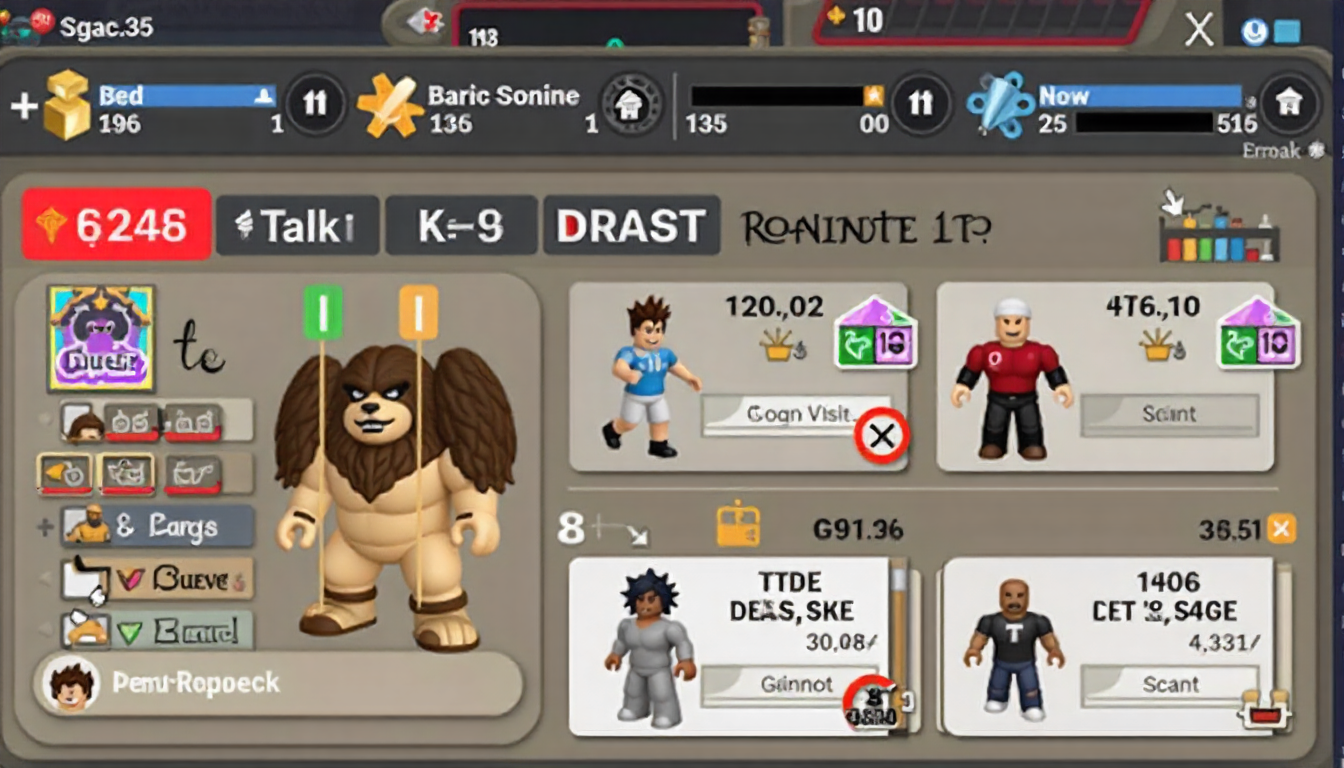Switch to the Talk tab
1344x768 pixels.
coord(297,226)
